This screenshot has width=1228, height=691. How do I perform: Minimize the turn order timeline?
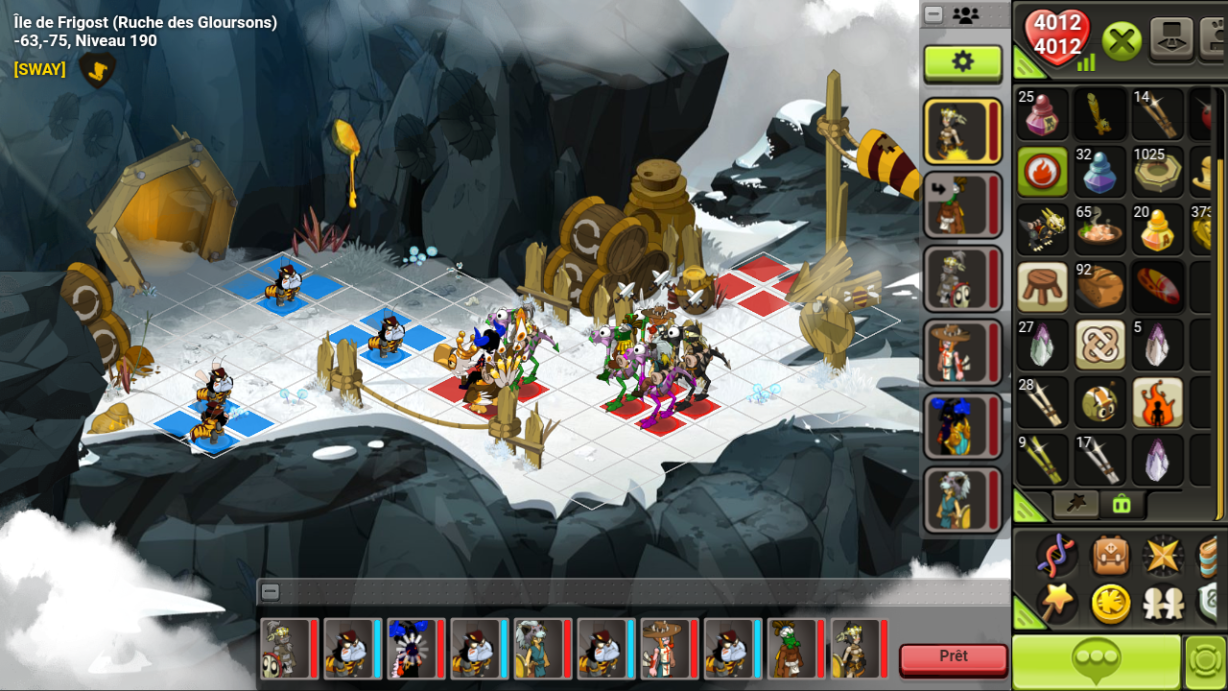(x=270, y=592)
